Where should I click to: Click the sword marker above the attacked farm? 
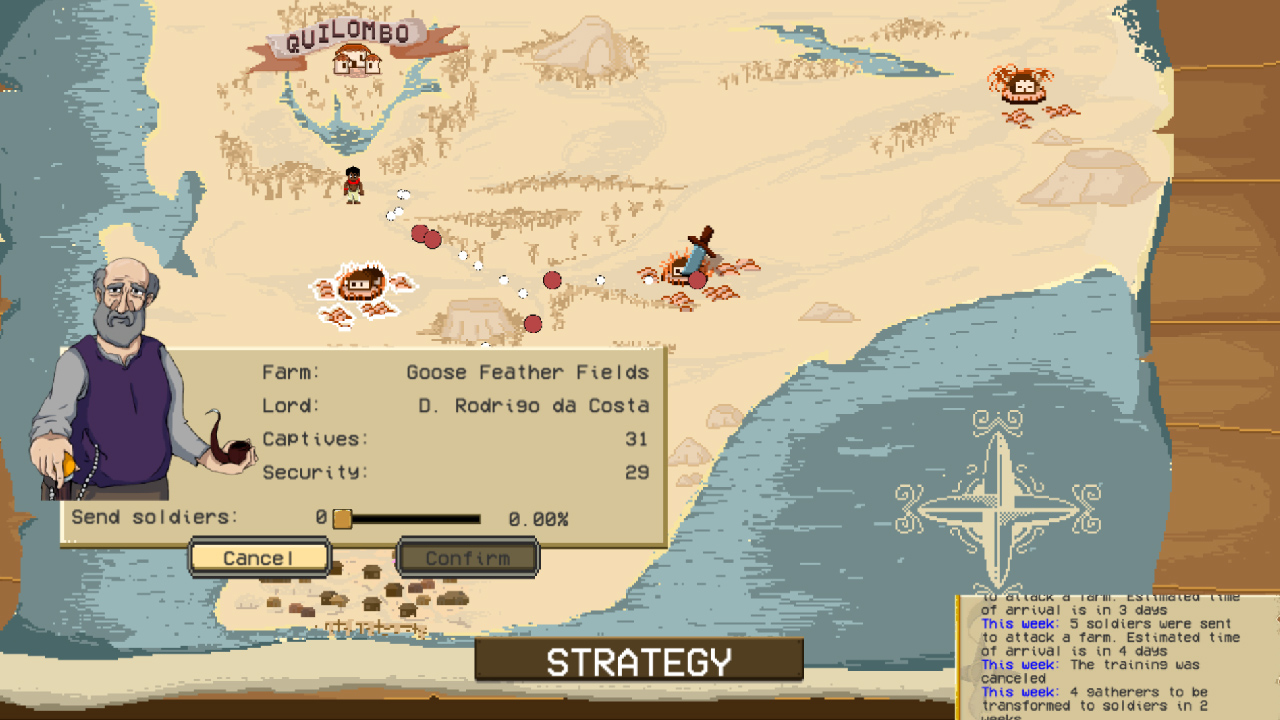700,240
